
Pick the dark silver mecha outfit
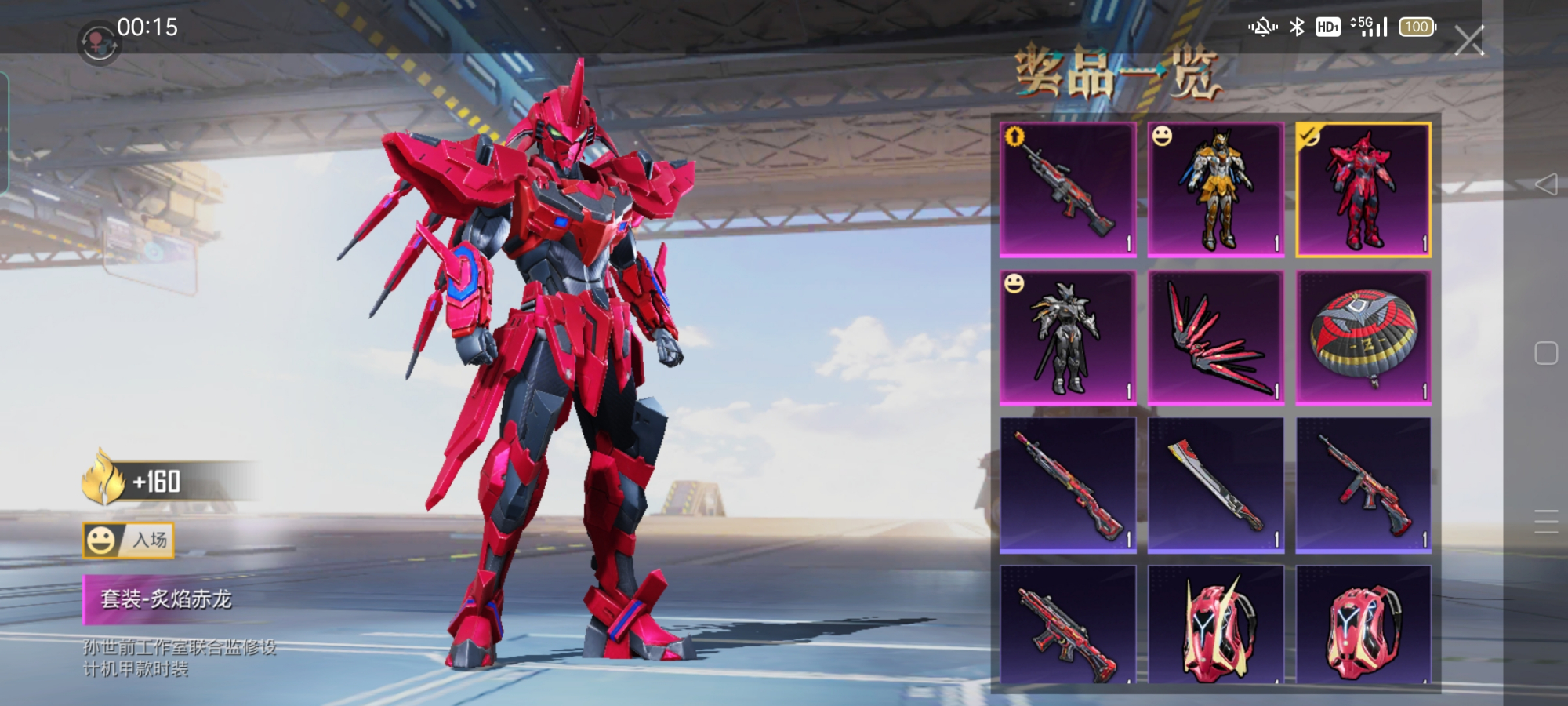click(x=1068, y=338)
